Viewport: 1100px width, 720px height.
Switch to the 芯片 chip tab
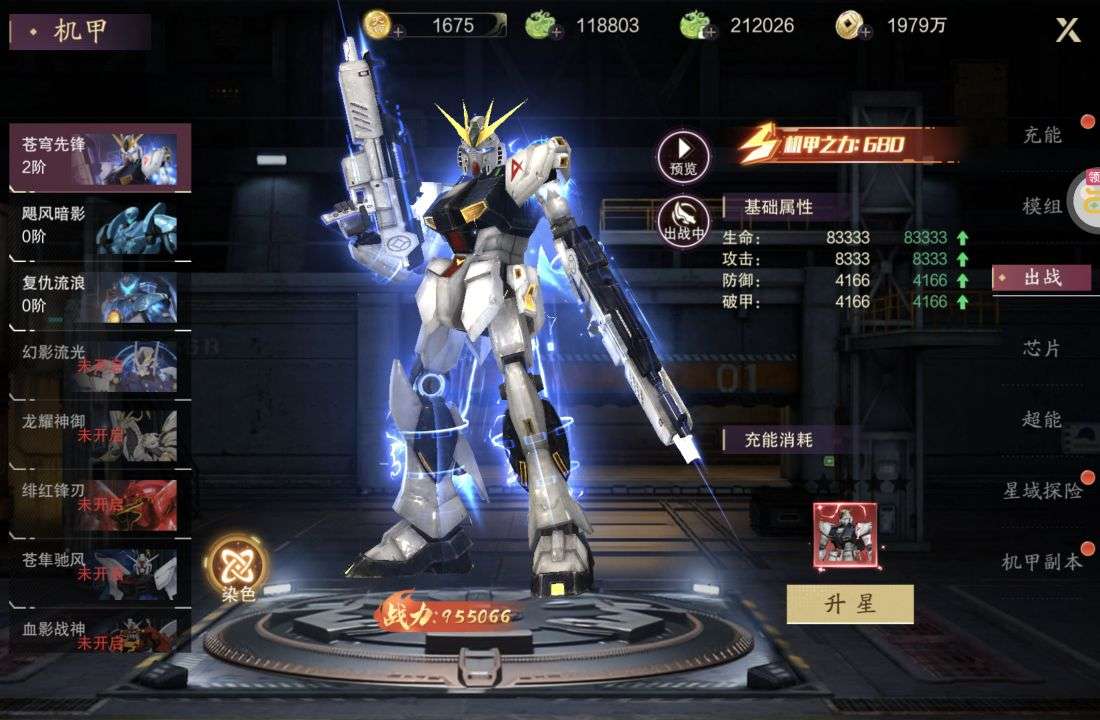coord(1042,348)
